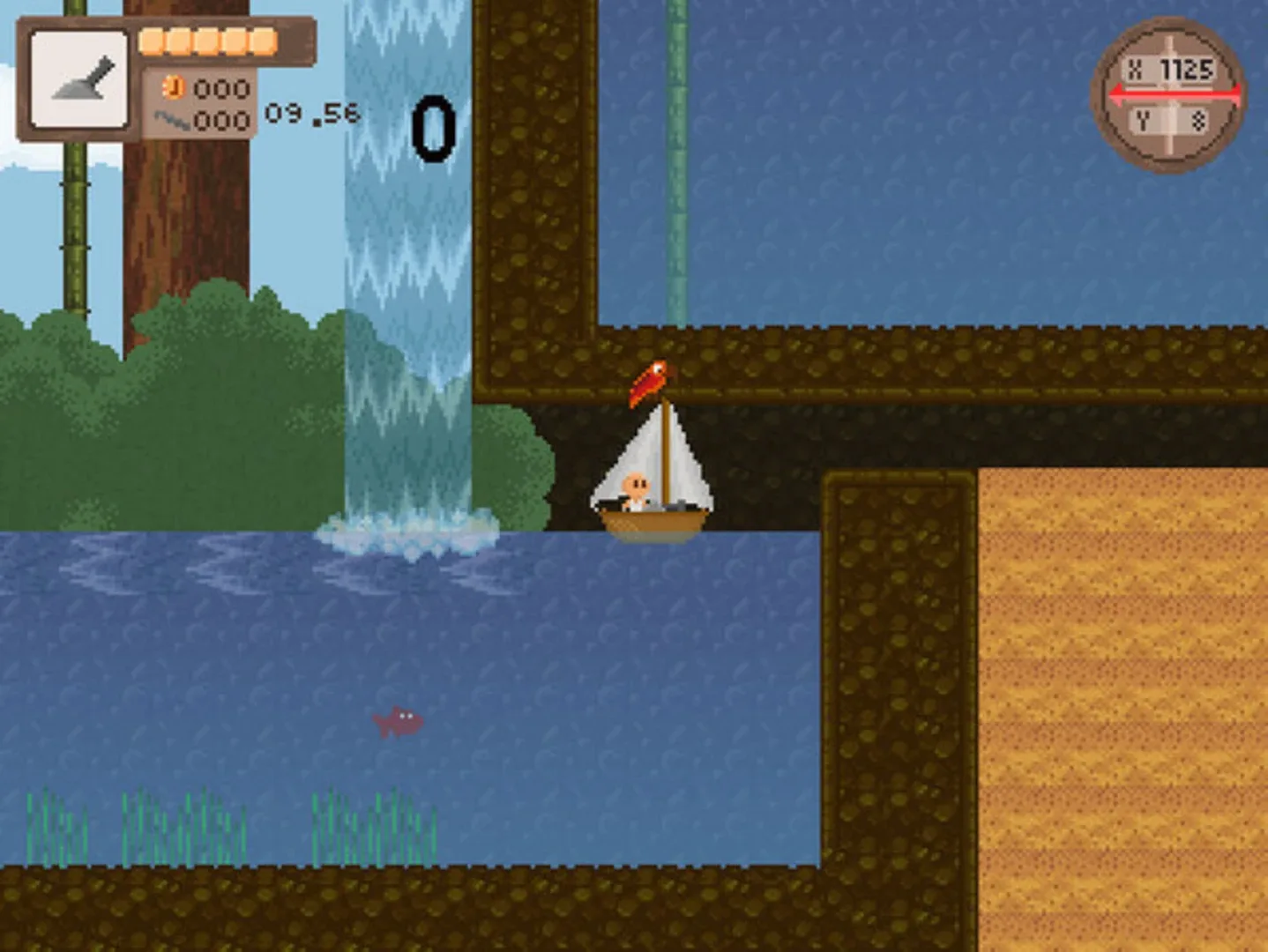This screenshot has width=1268, height=952.
Task: Toggle the middle orange energy square
Action: [207, 39]
